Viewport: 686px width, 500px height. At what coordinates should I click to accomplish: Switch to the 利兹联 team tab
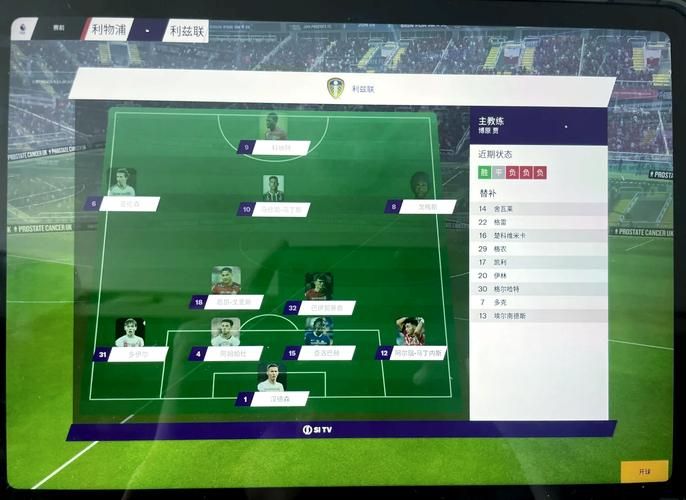tap(186, 31)
